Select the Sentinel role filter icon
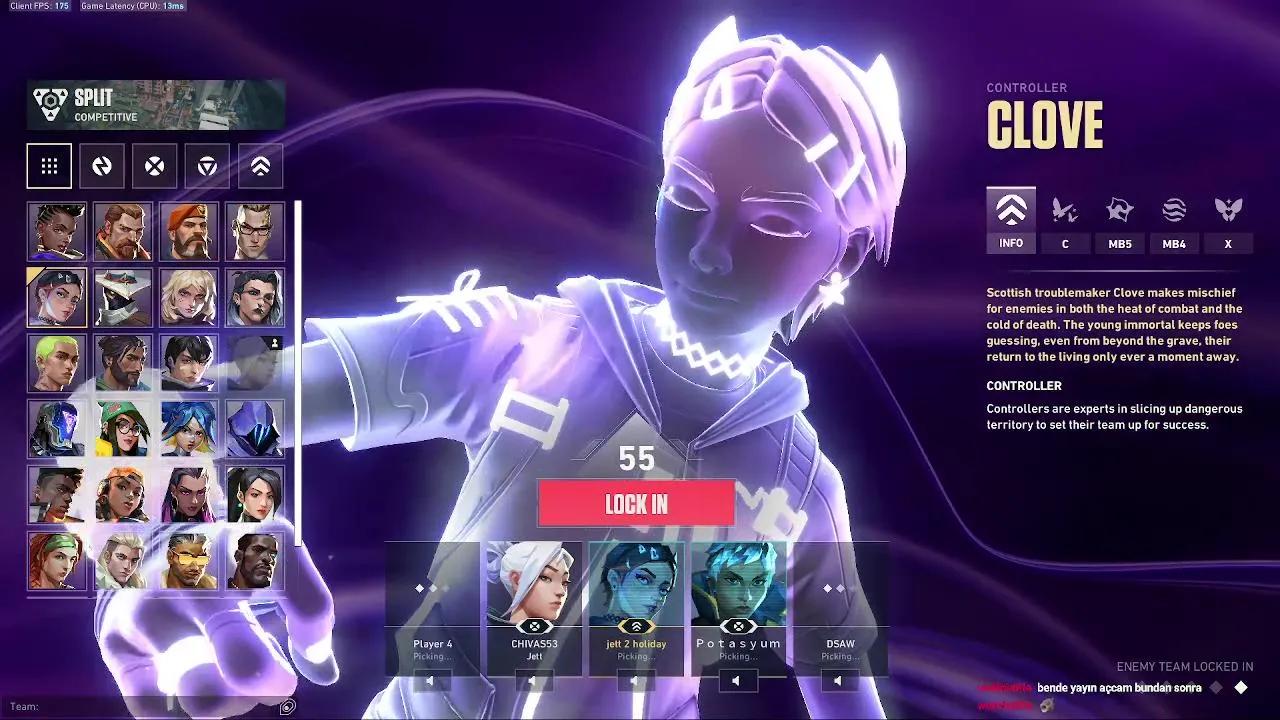The height and width of the screenshot is (720, 1280). (x=206, y=166)
